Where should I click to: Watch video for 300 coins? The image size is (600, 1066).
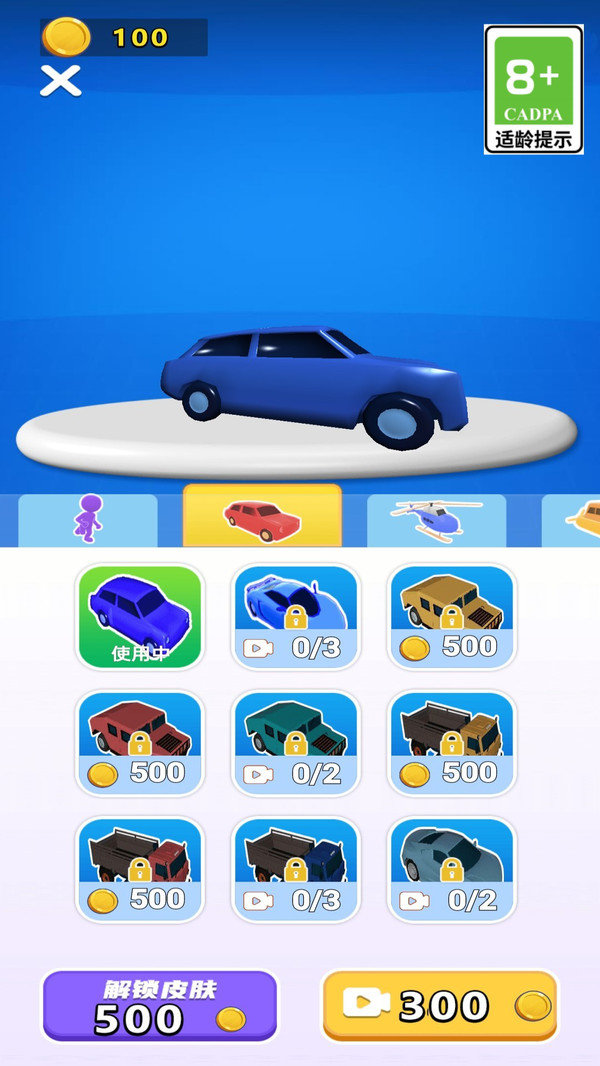439,1006
